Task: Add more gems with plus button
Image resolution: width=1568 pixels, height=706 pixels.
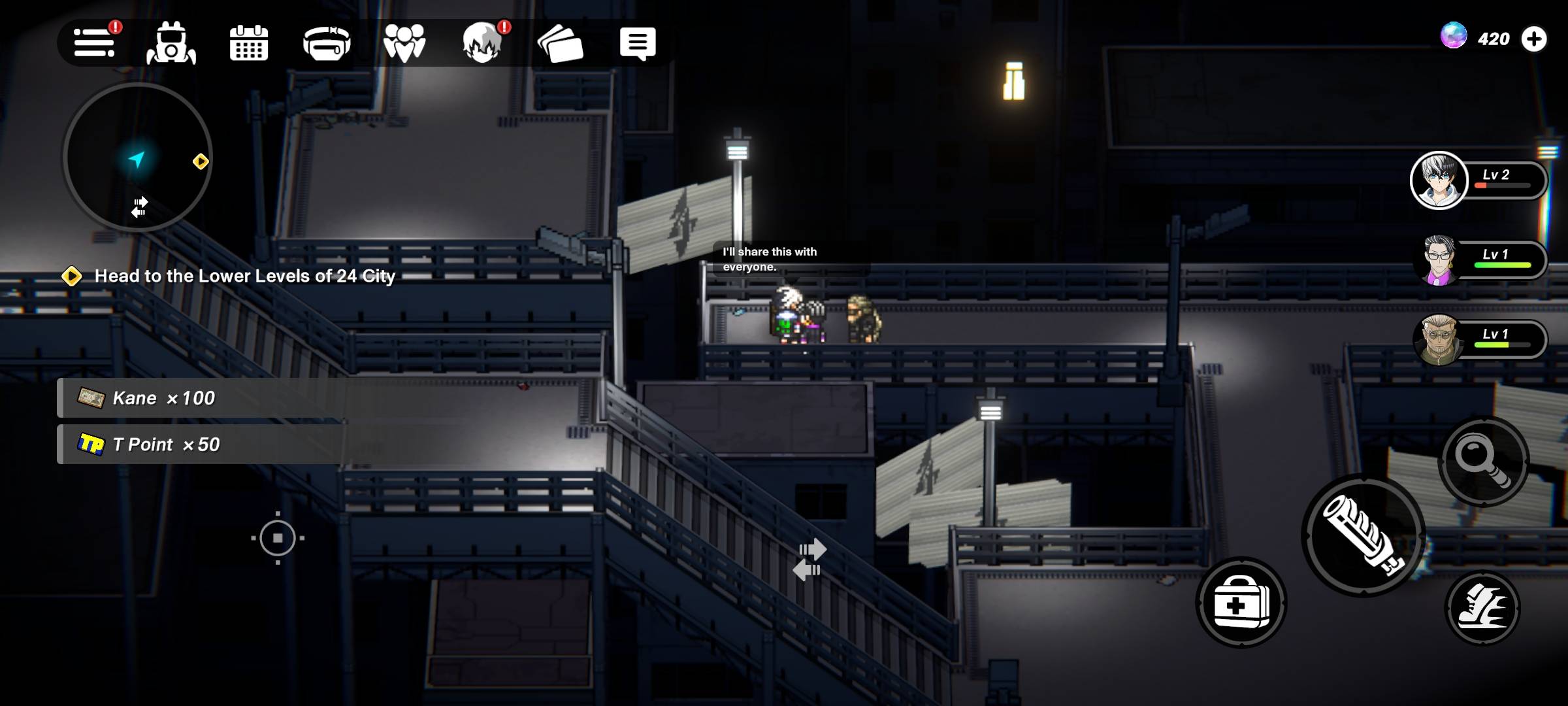Action: 1533,39
